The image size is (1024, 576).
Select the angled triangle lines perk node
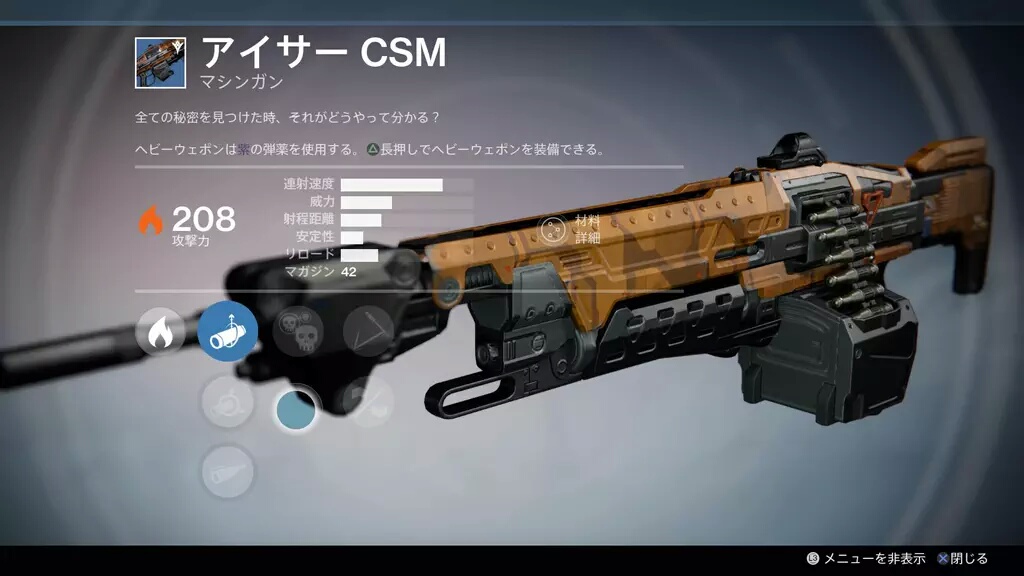pyautogui.click(x=368, y=332)
